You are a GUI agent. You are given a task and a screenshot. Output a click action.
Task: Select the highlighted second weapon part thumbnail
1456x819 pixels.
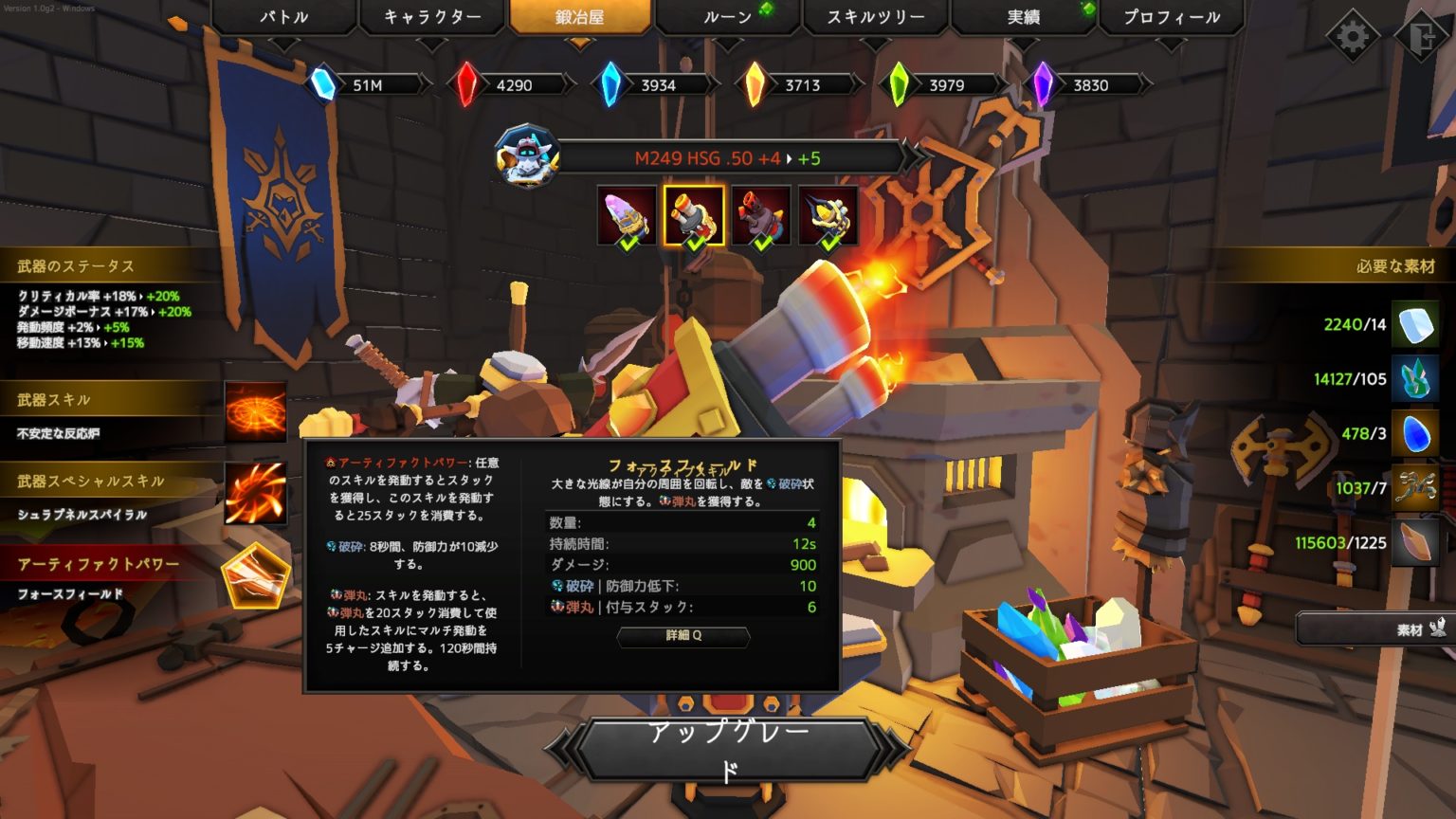(x=696, y=214)
